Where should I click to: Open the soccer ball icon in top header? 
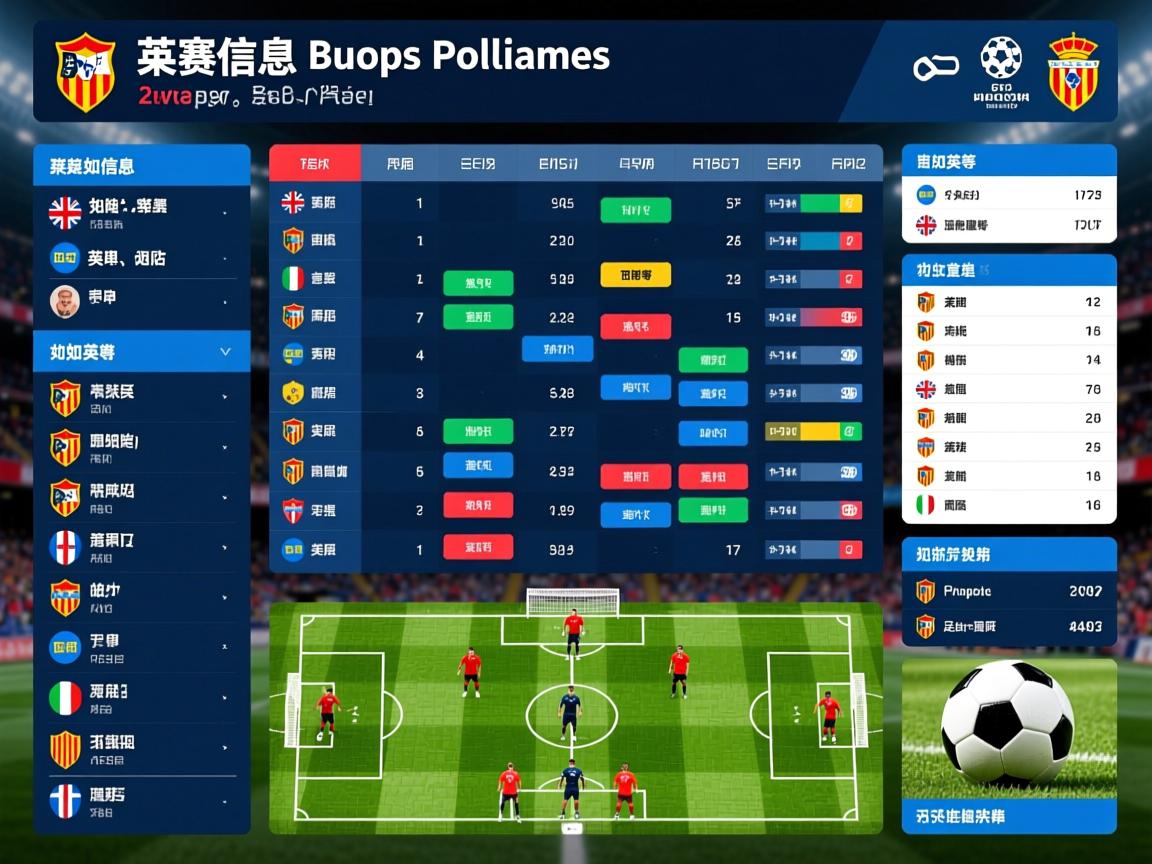click(1001, 59)
